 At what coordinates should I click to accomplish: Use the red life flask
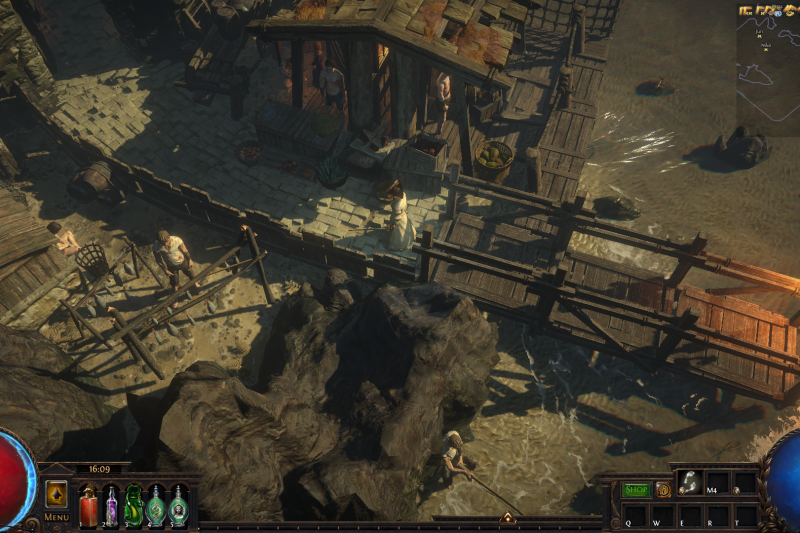89,504
